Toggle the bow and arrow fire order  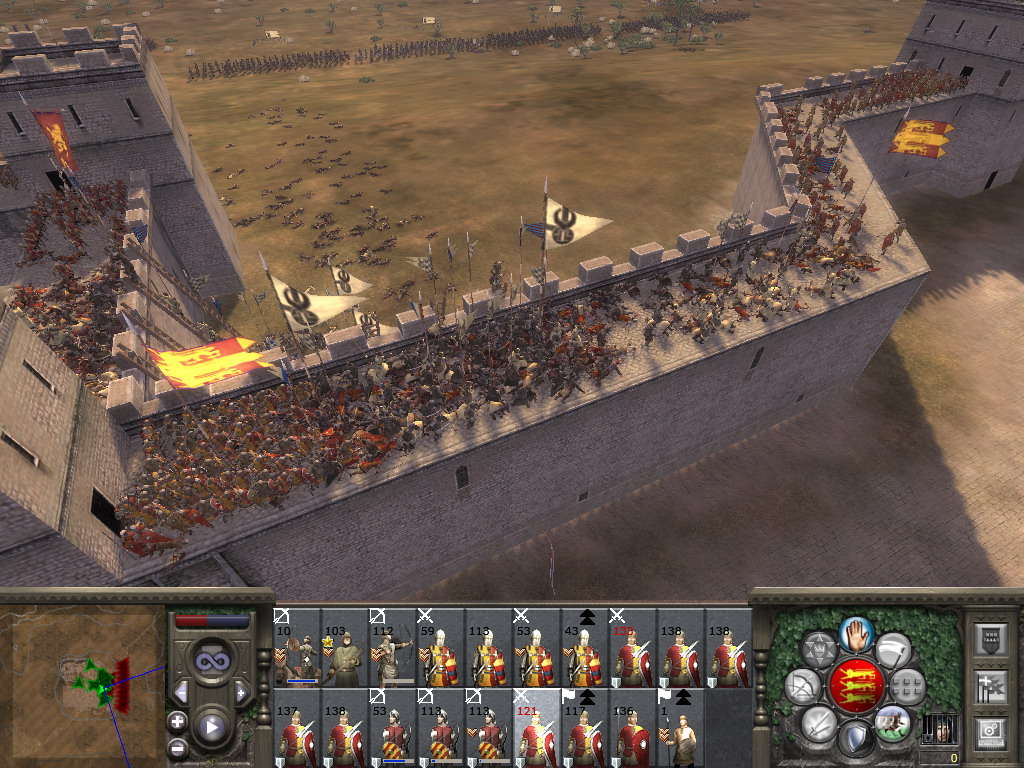click(803, 687)
